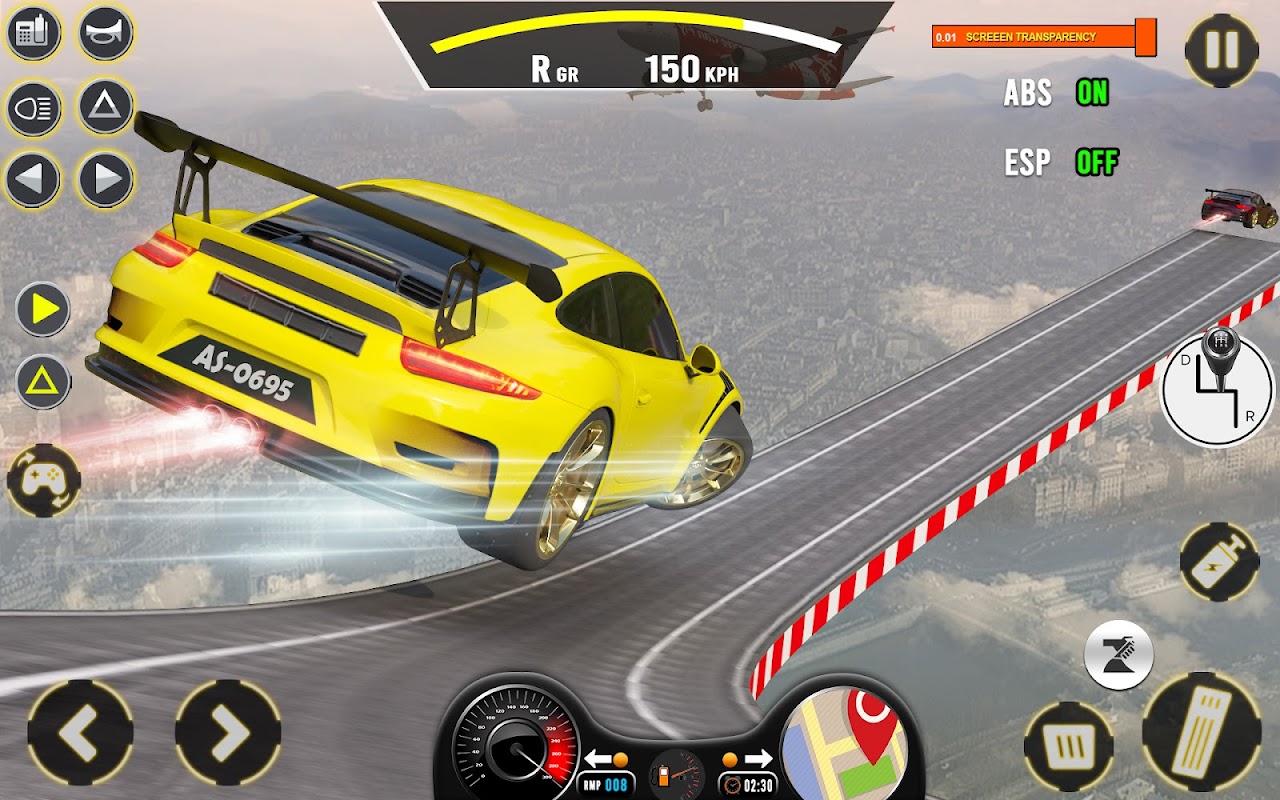Viewport: 1280px width, 800px height.
Task: Steer right with the large arrow button
Action: pos(227,733)
